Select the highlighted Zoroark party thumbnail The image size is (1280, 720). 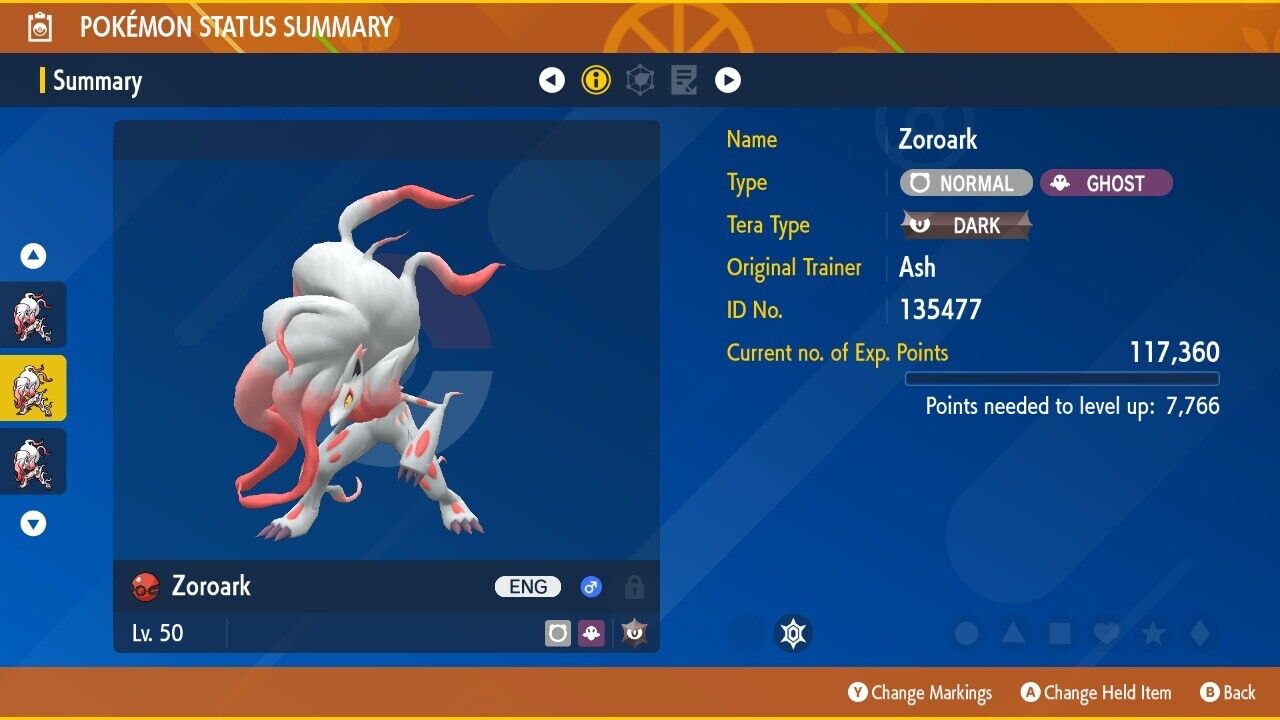pyautogui.click(x=33, y=388)
